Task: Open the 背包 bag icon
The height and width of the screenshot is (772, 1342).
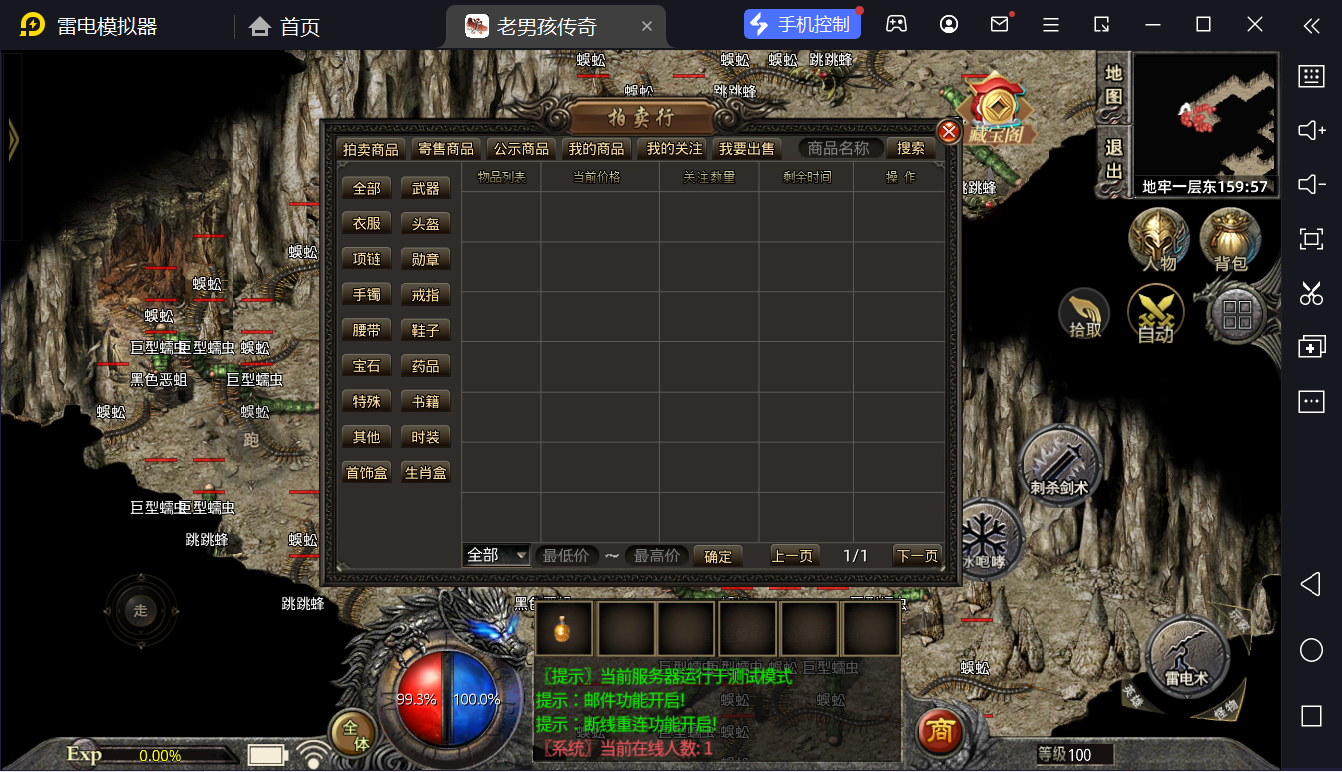Action: (1230, 240)
